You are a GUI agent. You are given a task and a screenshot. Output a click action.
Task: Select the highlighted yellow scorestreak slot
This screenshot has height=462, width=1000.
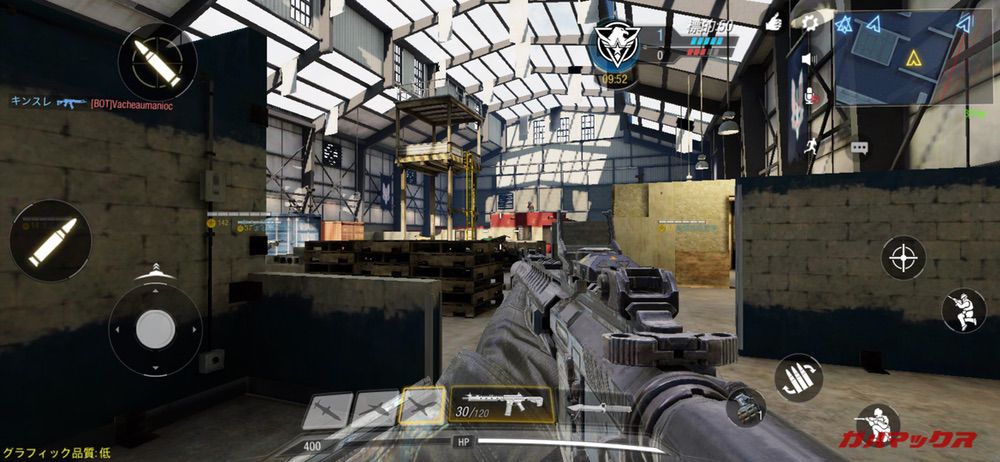pyautogui.click(x=421, y=407)
